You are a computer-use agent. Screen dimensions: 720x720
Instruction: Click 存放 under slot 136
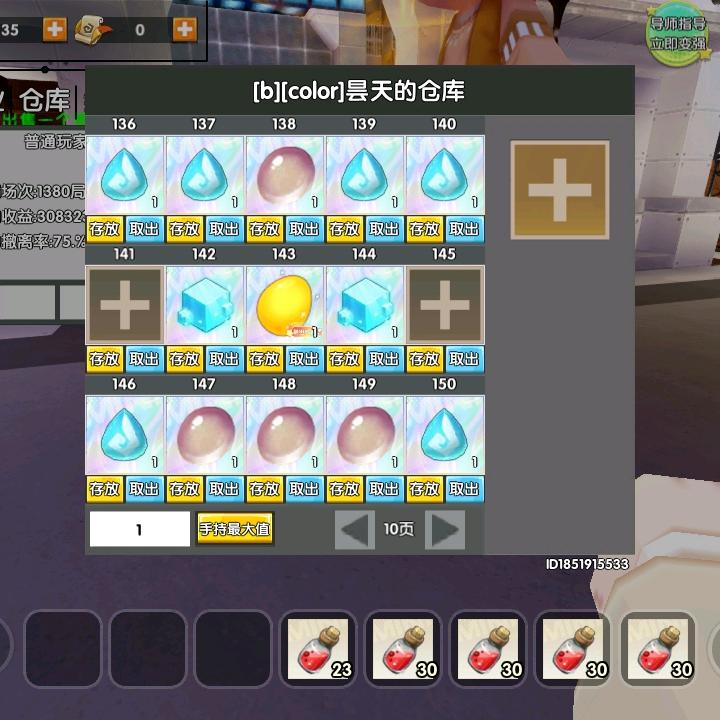click(105, 229)
